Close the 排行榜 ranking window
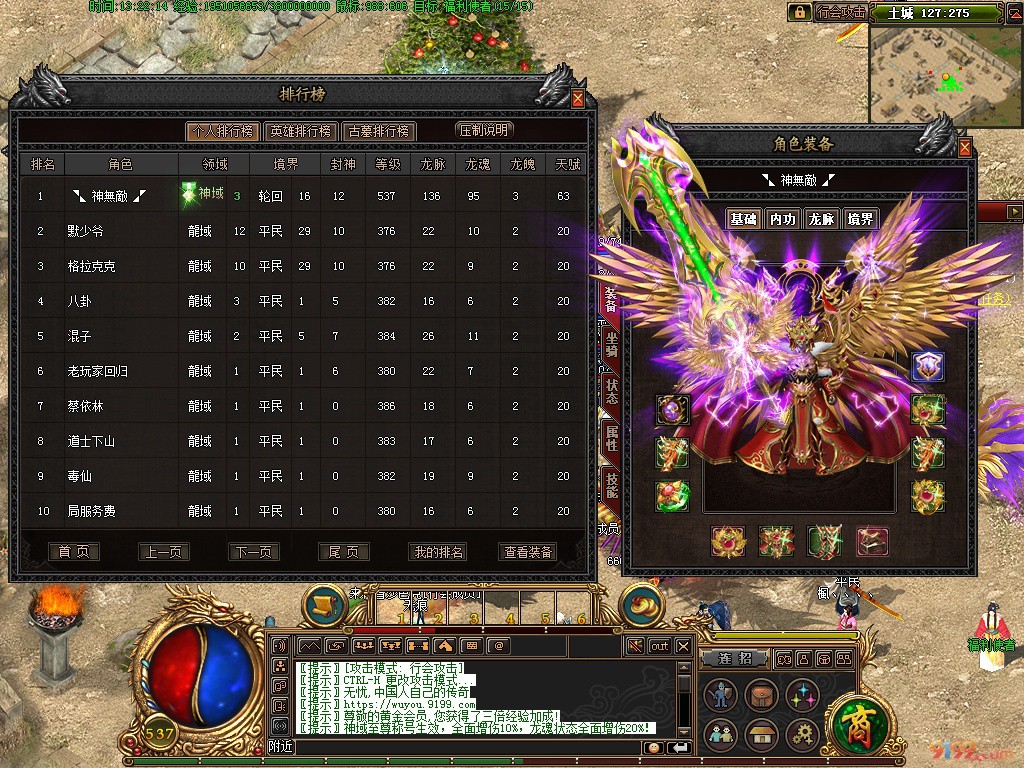1024x768 pixels. click(x=578, y=99)
